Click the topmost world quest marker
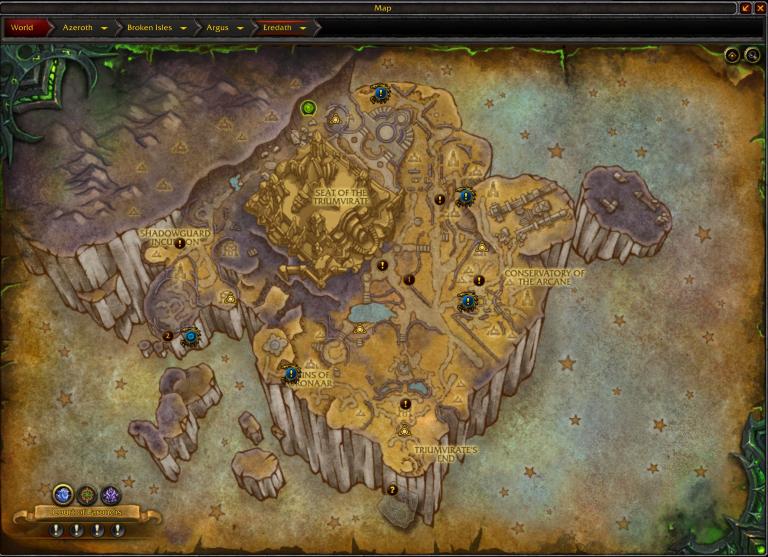 (381, 95)
